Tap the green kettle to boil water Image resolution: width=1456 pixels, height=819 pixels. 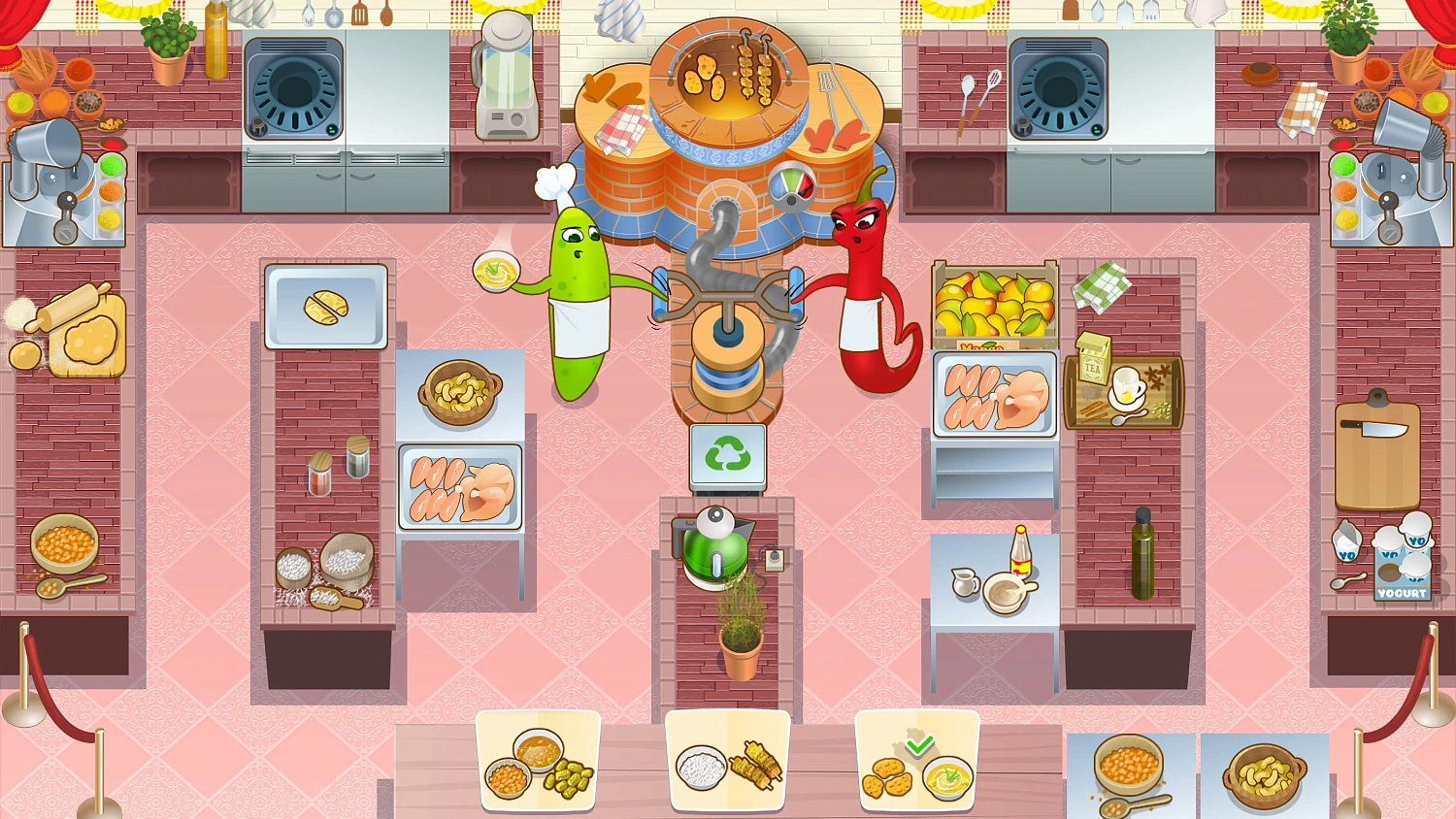(x=715, y=553)
